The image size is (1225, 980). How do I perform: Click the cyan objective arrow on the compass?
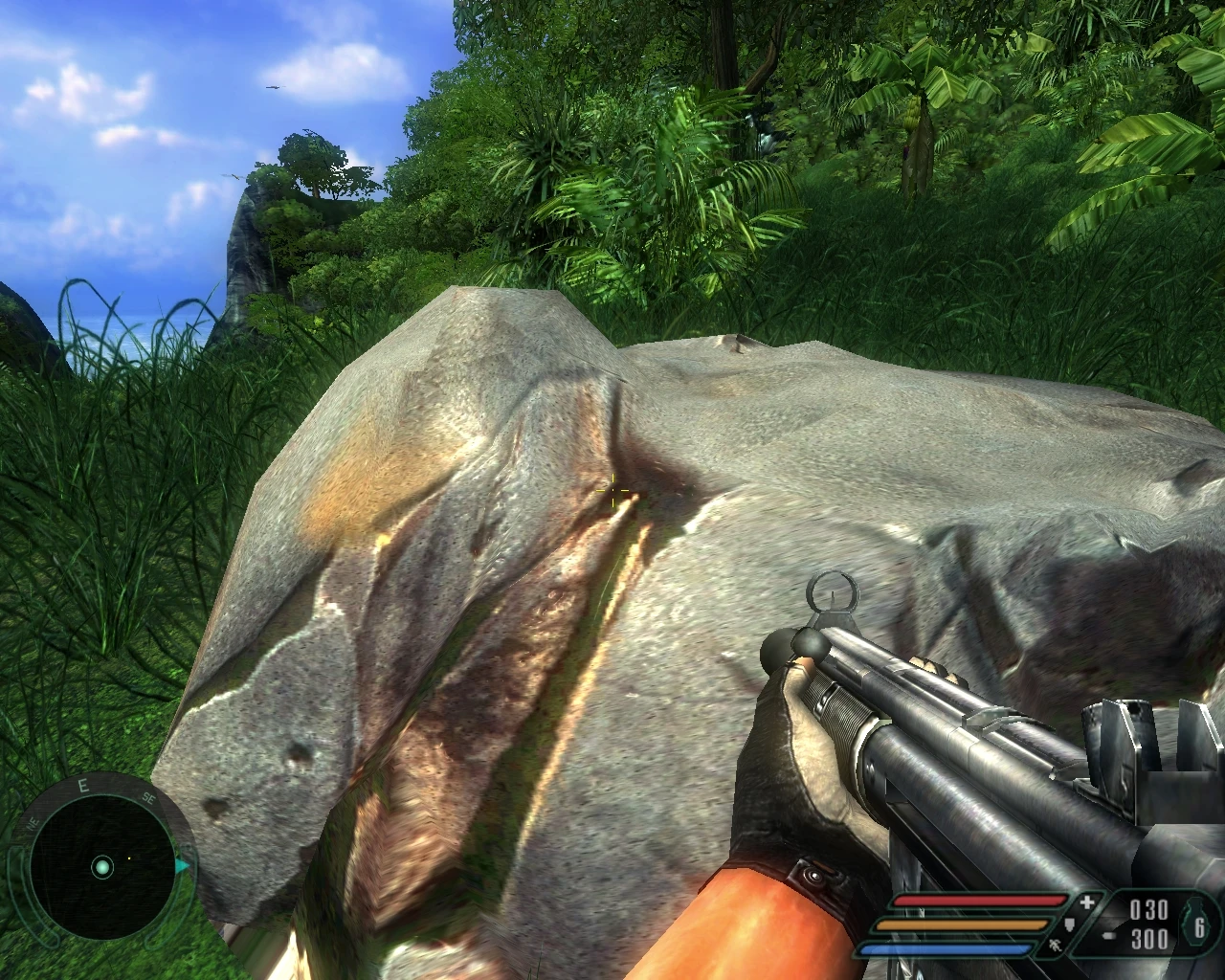pyautogui.click(x=183, y=865)
